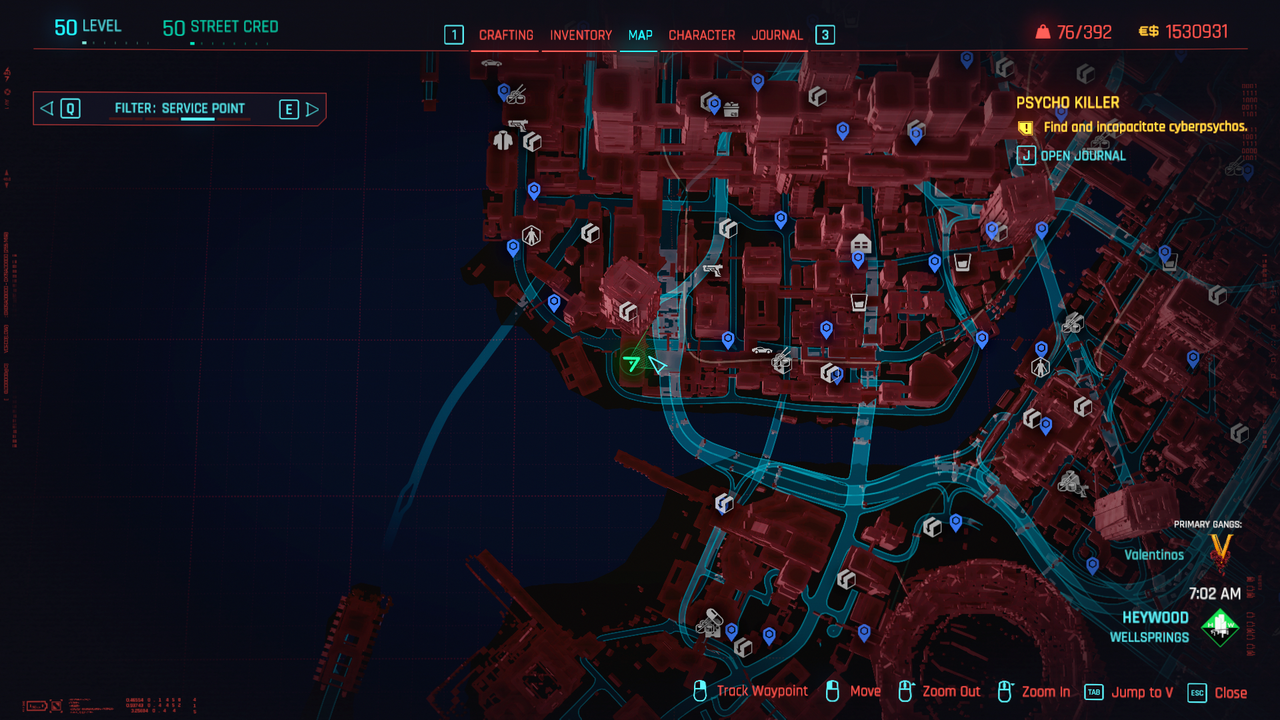Viewport: 1280px width, 720px height.
Task: Select the clothing store jacket marker
Action: pos(503,141)
